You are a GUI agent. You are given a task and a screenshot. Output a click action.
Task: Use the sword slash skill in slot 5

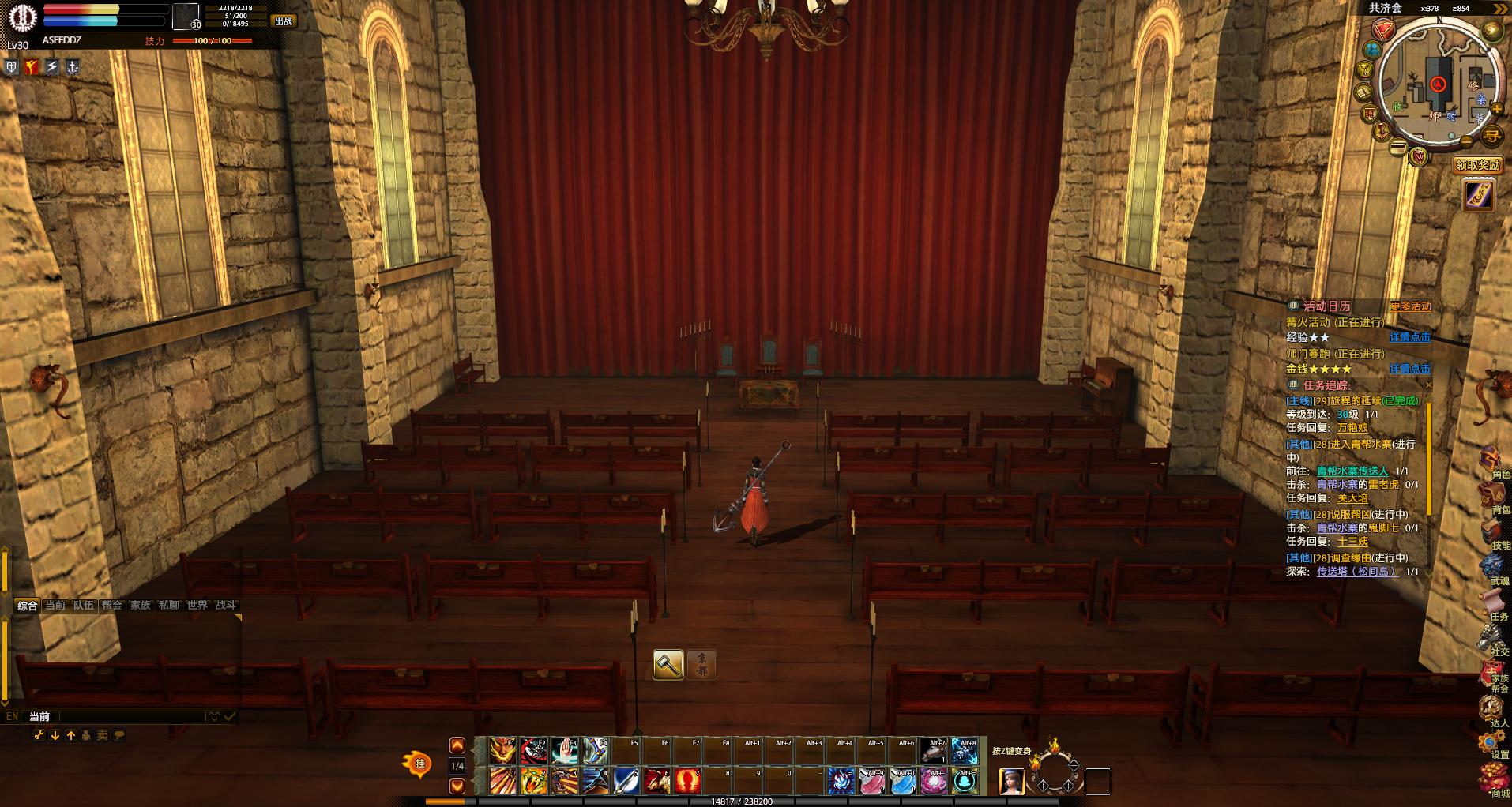[x=626, y=781]
